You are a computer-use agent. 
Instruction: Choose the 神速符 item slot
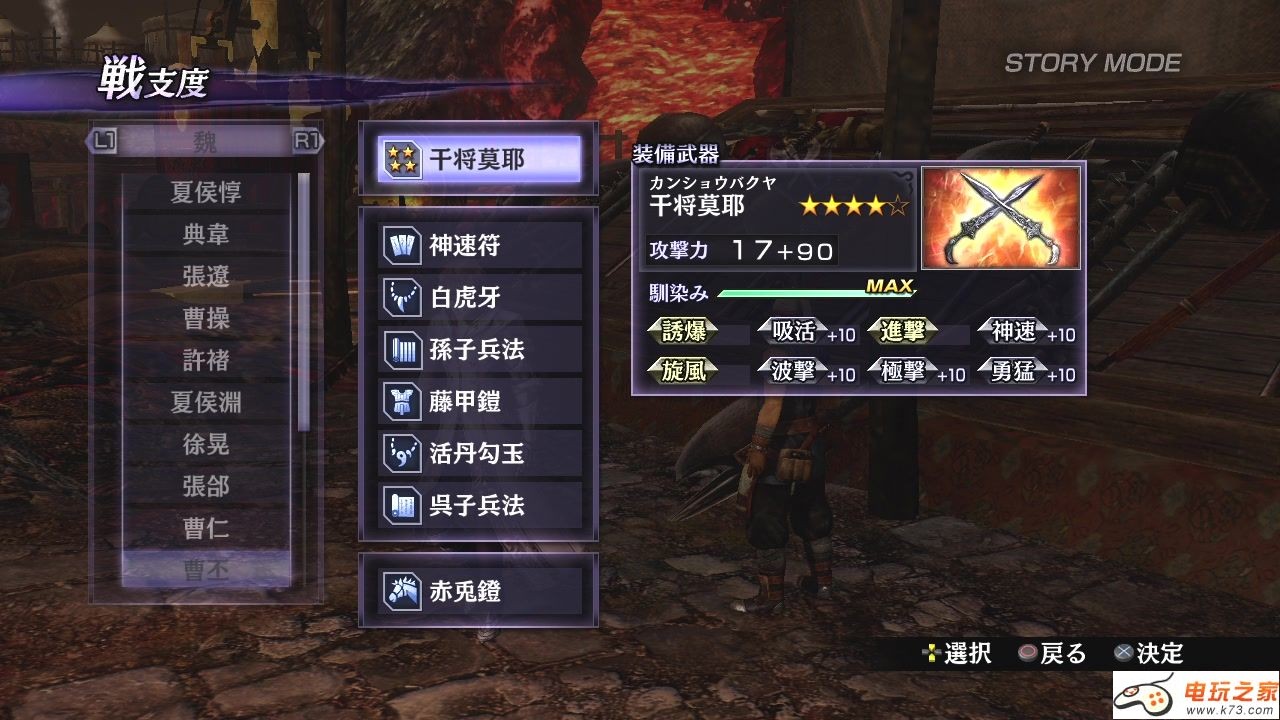pos(481,246)
